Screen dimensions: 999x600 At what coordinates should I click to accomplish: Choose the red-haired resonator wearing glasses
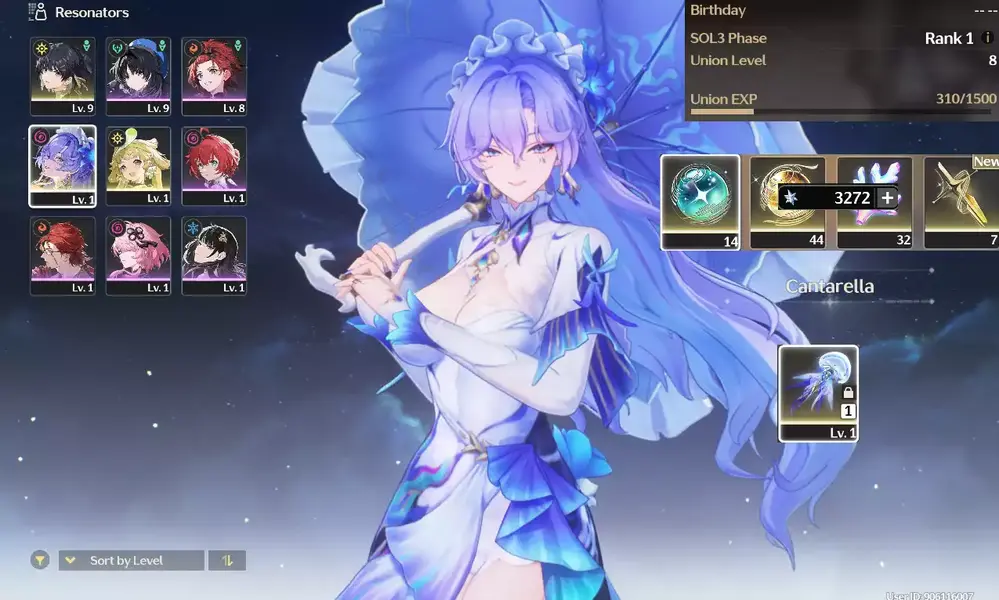[x=62, y=255]
